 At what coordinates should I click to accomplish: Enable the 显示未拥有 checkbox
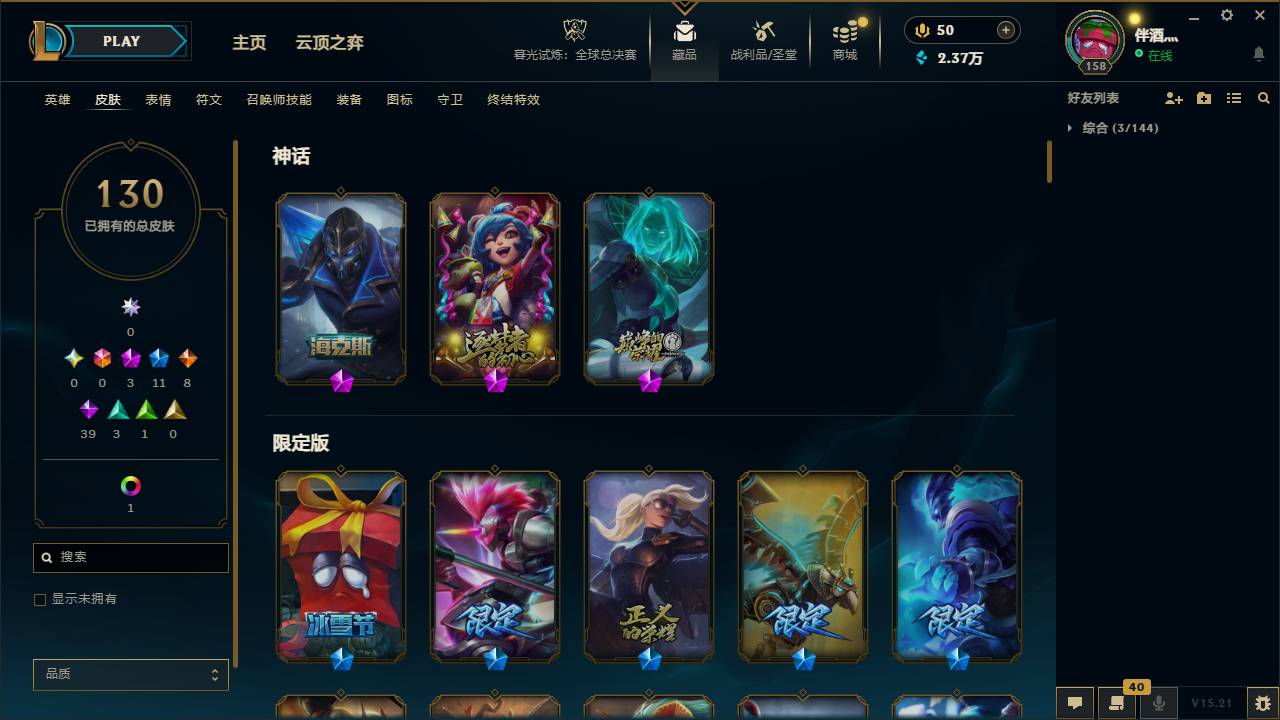(x=40, y=599)
